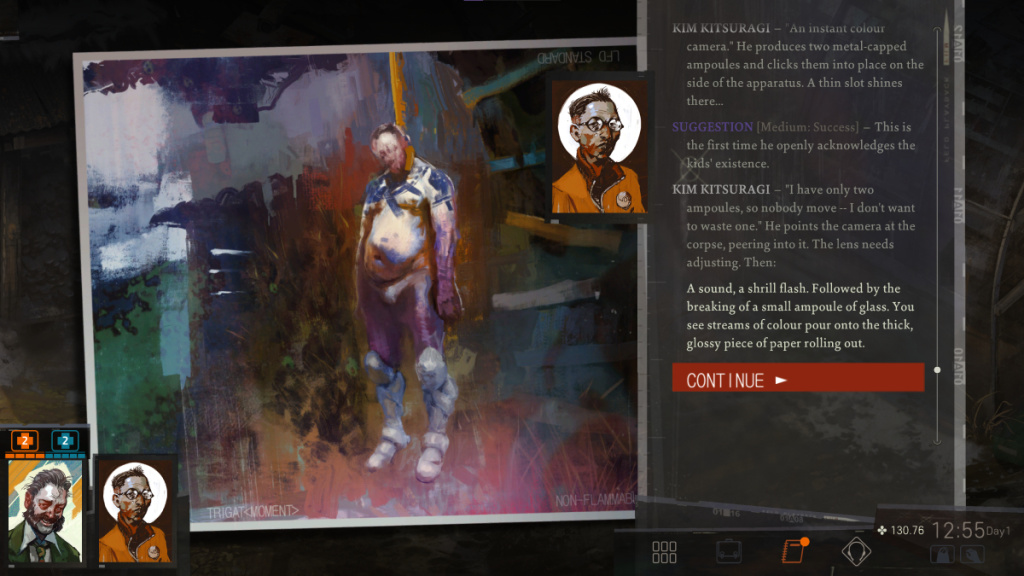The width and height of the screenshot is (1024, 576).
Task: Open the inventory briefcase icon
Action: pos(728,551)
